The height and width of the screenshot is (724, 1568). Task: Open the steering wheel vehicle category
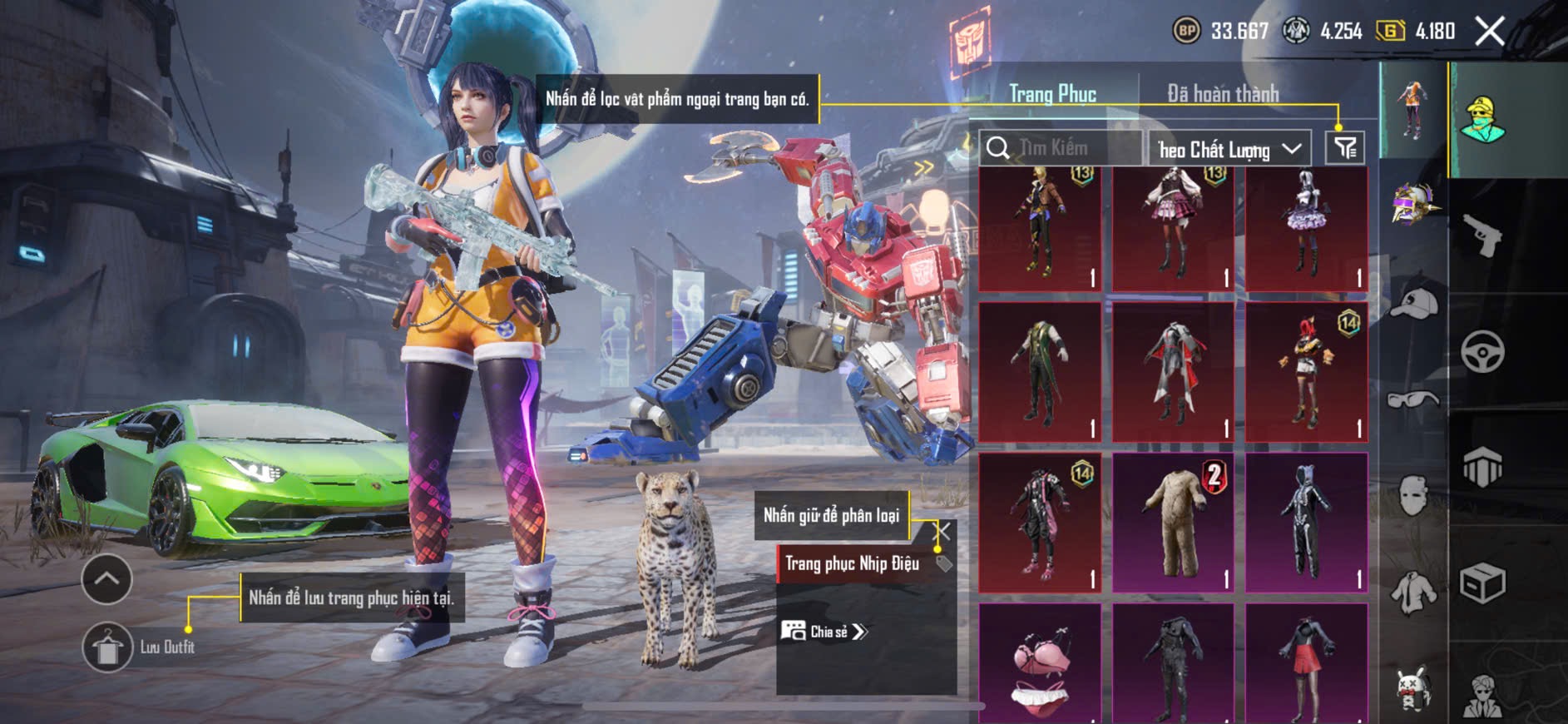(x=1482, y=351)
